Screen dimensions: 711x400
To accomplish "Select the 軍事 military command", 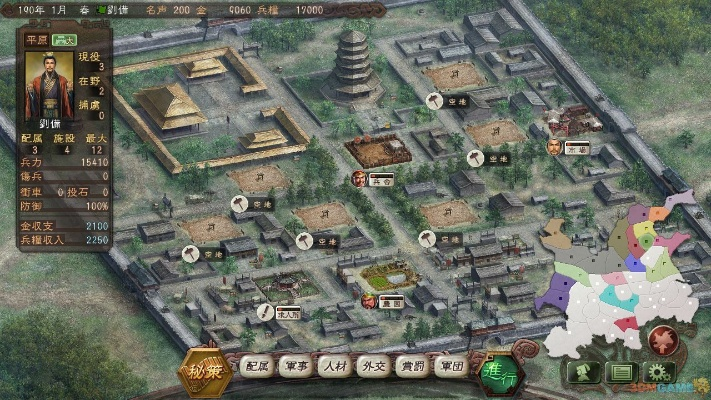I will coord(295,367).
